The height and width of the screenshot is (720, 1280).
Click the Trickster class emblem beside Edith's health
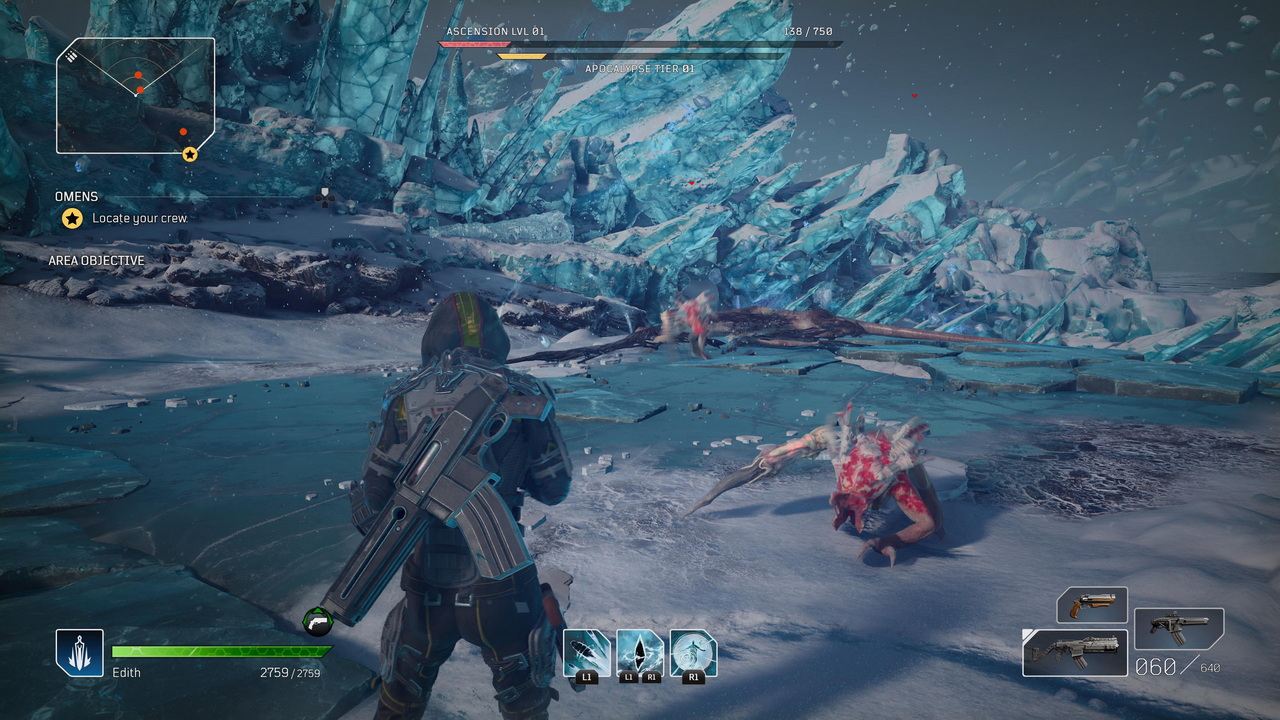pyautogui.click(x=80, y=653)
